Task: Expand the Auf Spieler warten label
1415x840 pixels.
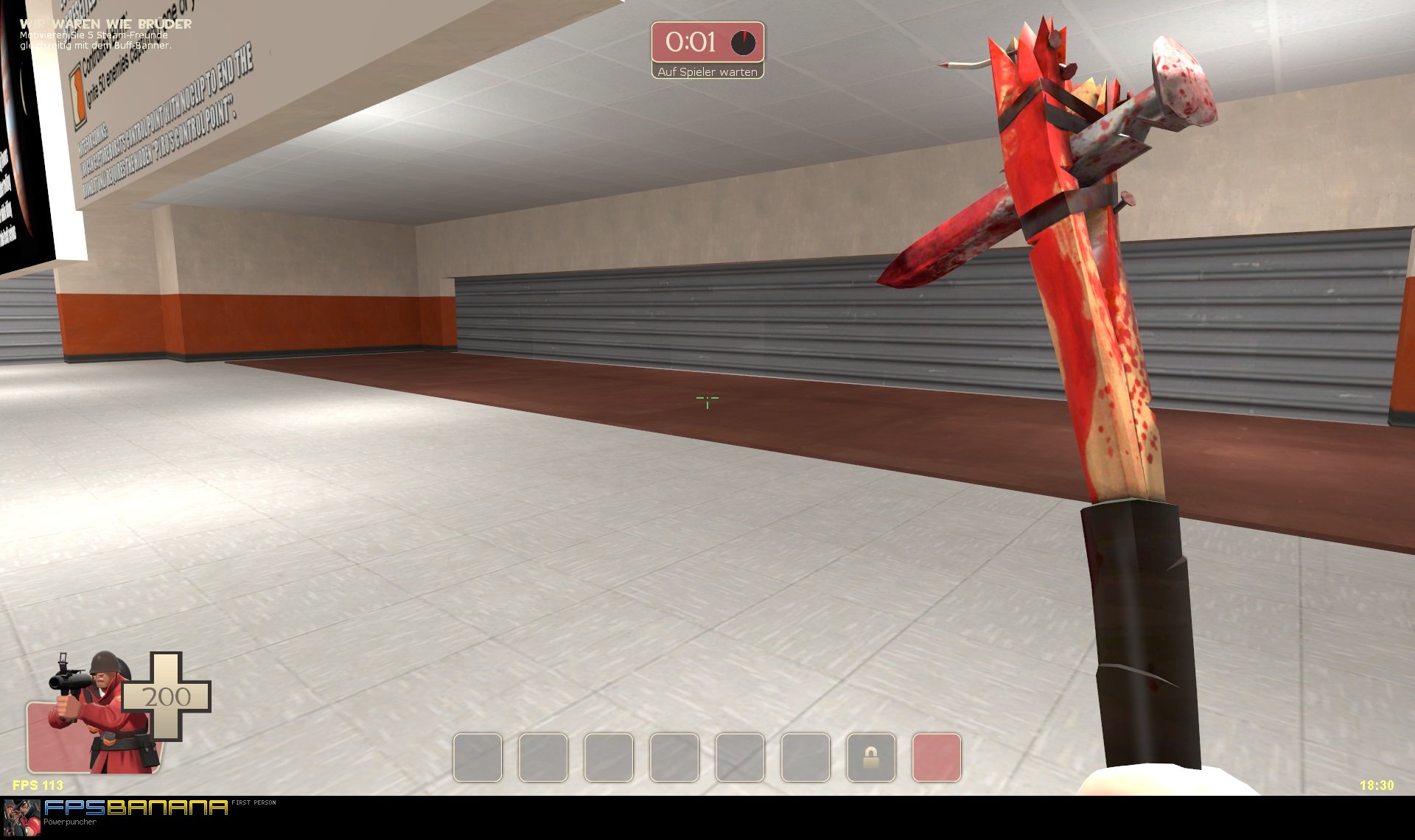Action: click(x=708, y=71)
